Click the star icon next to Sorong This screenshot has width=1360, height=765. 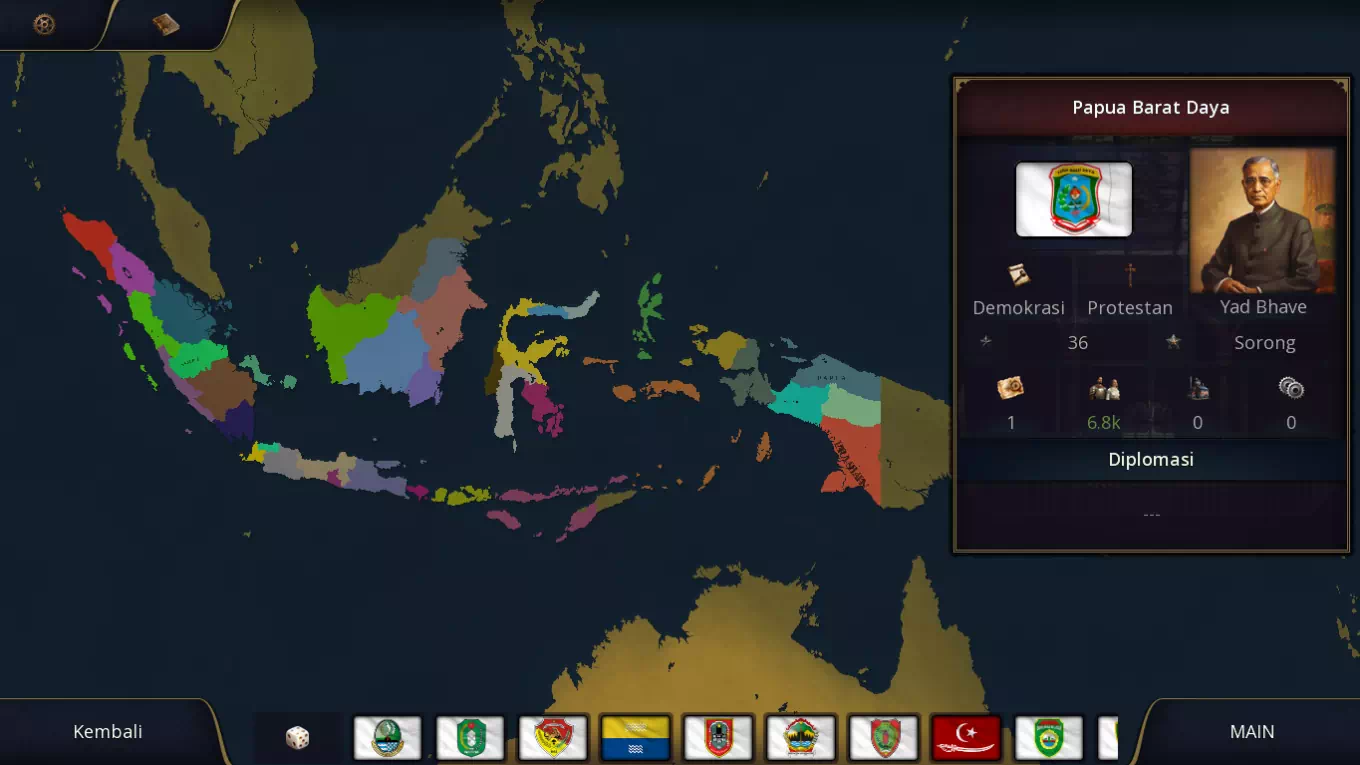[1172, 342]
